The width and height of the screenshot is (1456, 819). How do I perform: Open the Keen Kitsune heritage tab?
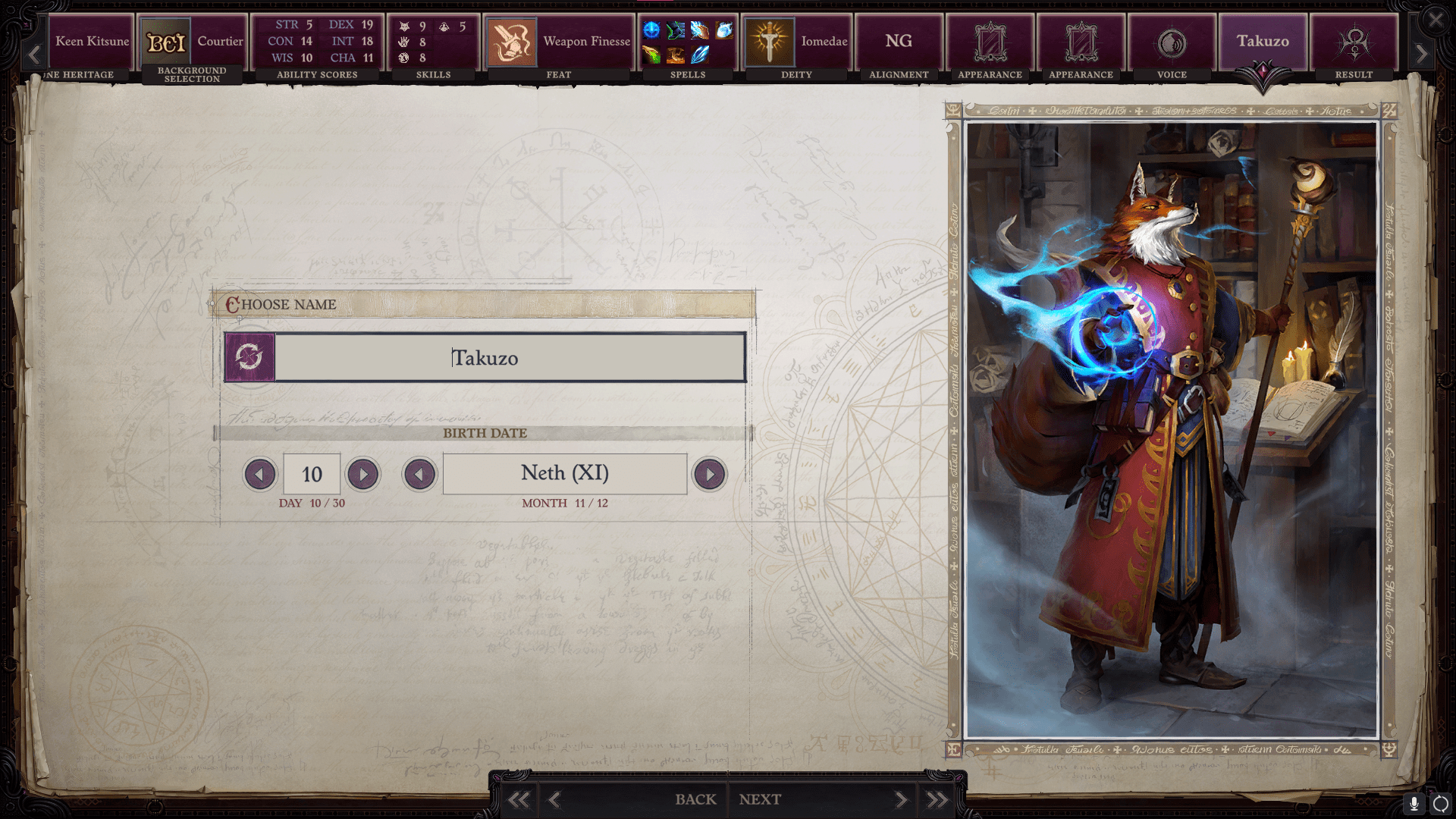click(x=91, y=45)
